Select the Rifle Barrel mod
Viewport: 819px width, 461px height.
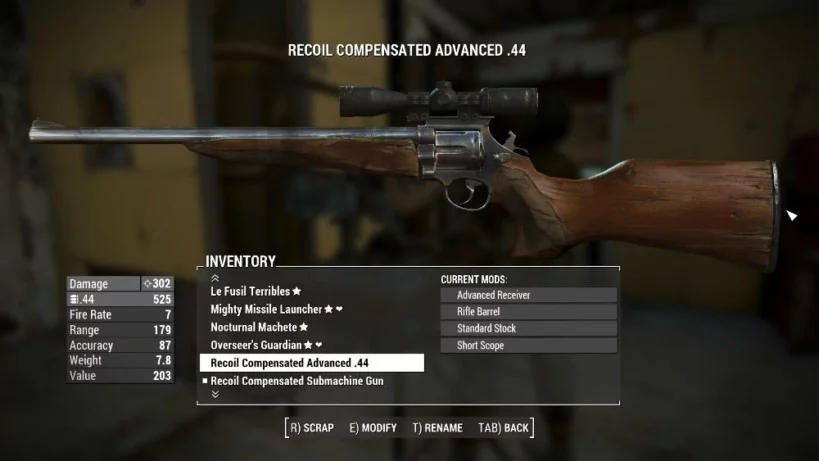529,312
